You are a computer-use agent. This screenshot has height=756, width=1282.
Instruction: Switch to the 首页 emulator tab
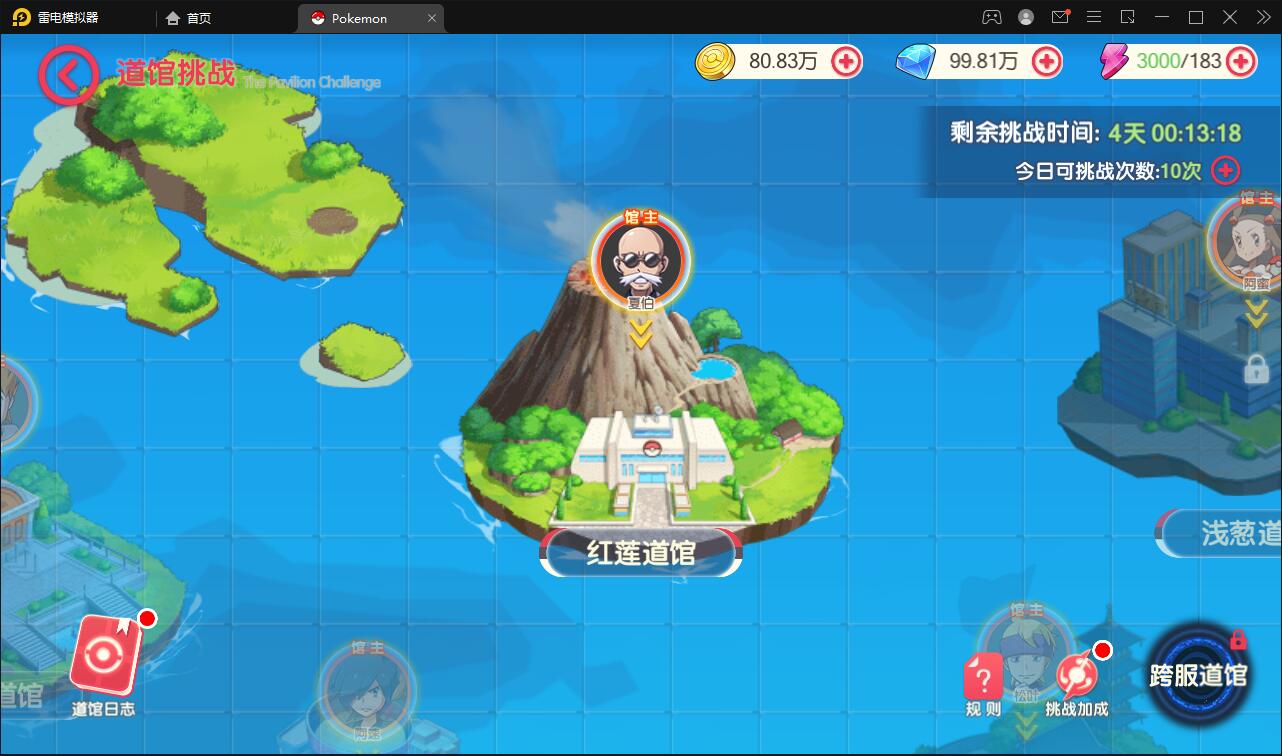[184, 17]
